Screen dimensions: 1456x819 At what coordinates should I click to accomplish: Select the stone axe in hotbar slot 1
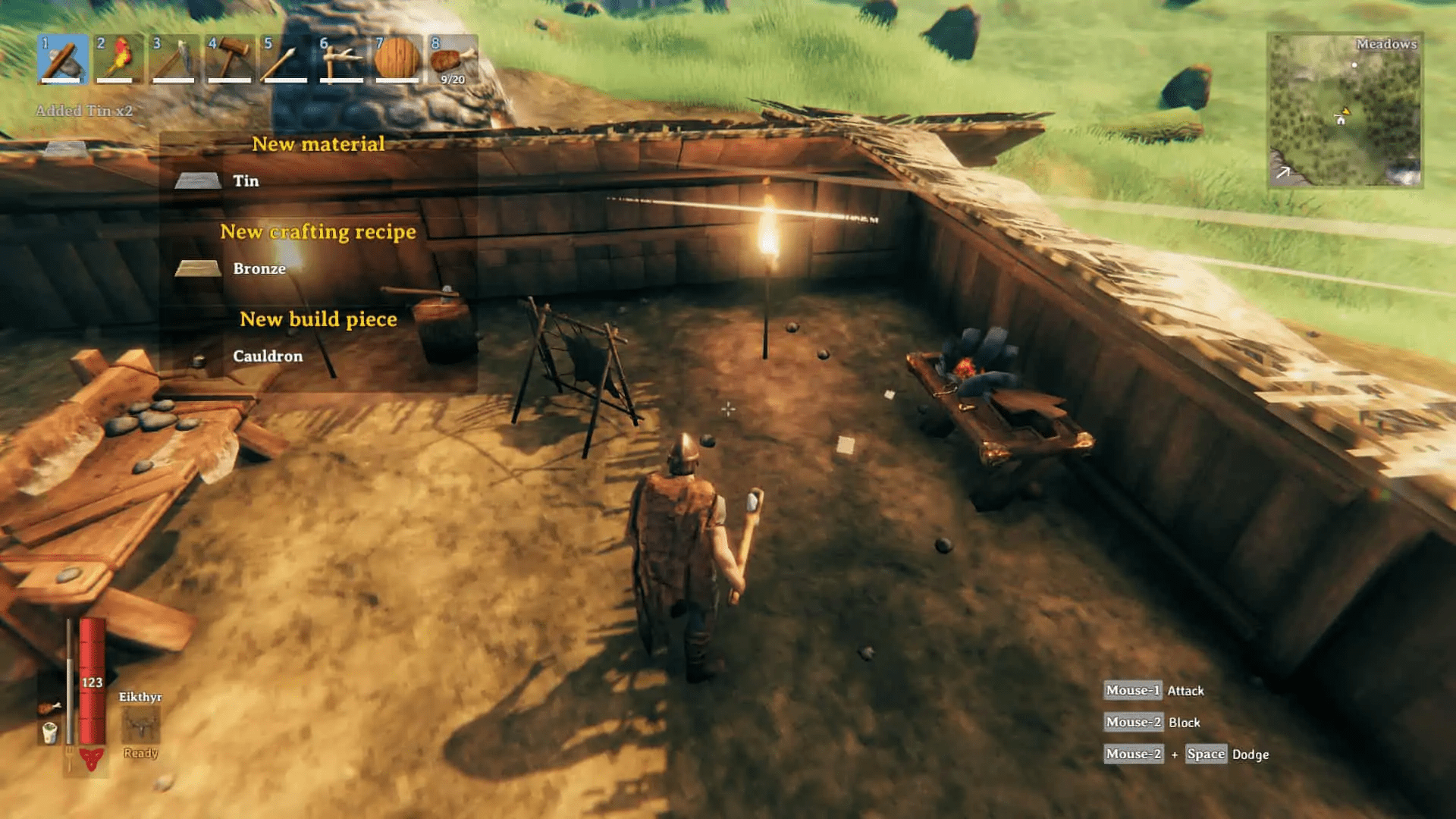pyautogui.click(x=64, y=61)
